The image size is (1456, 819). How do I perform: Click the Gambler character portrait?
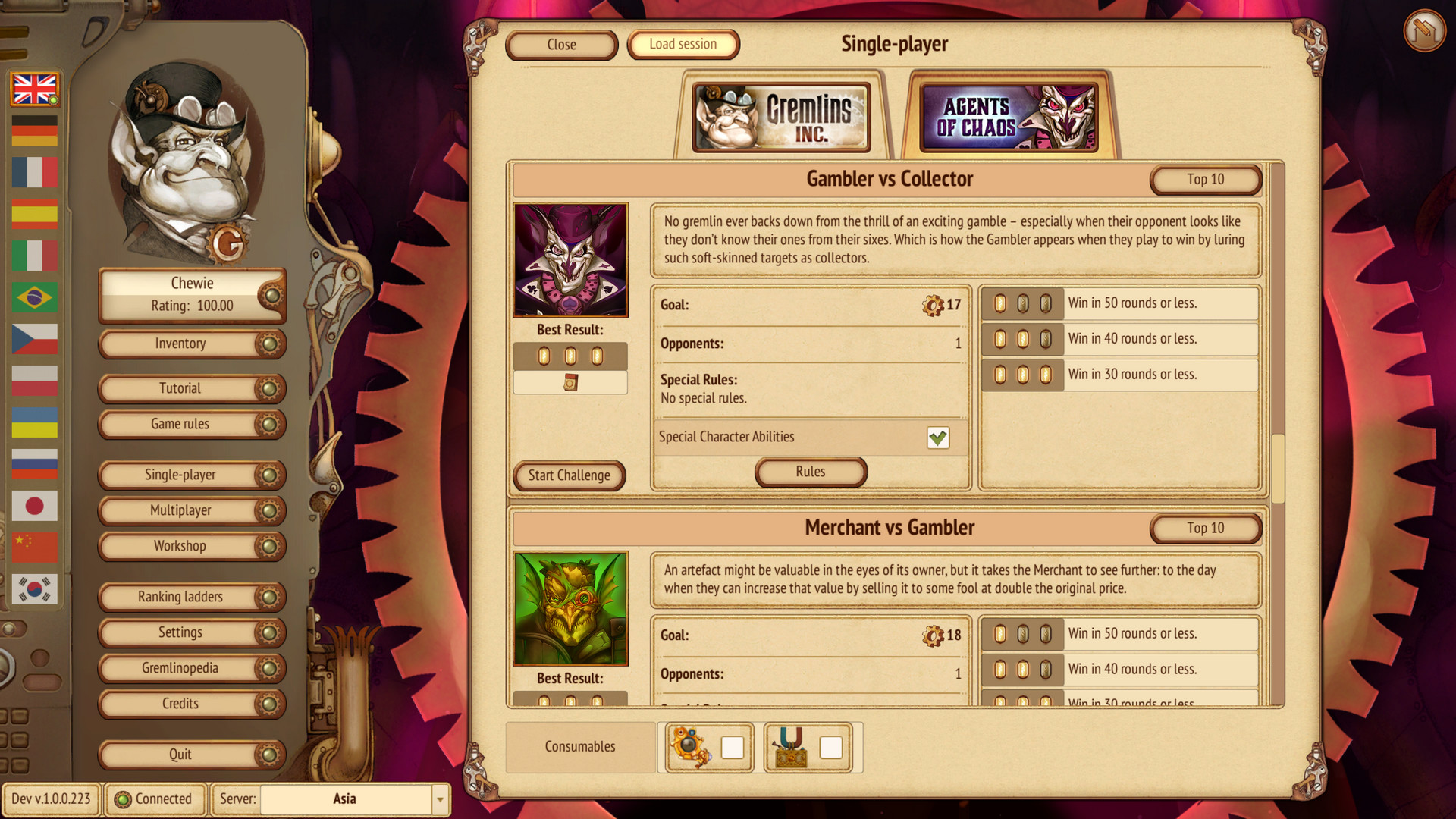tap(570, 259)
